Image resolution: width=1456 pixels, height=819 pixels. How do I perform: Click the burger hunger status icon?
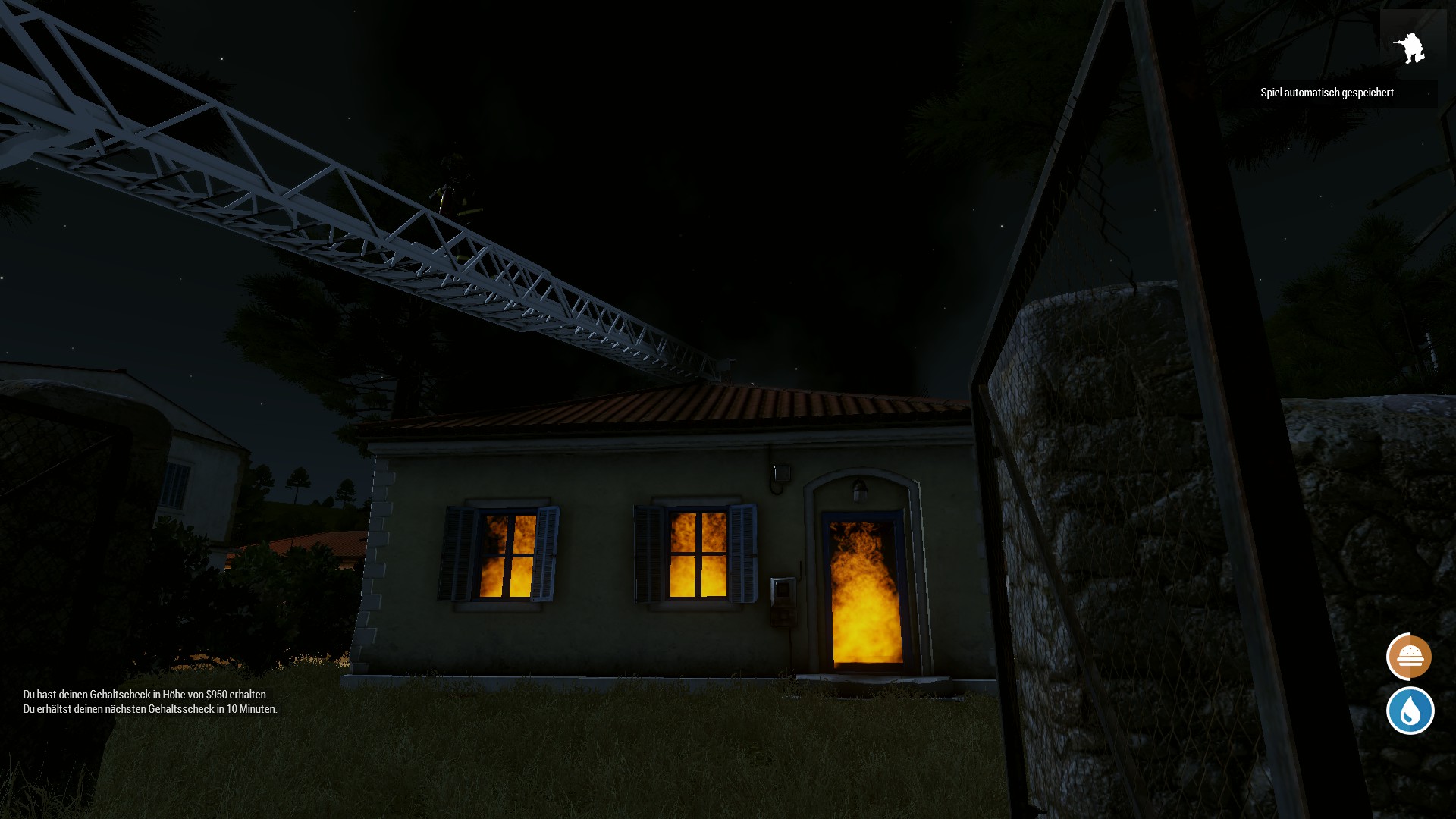tap(1409, 656)
